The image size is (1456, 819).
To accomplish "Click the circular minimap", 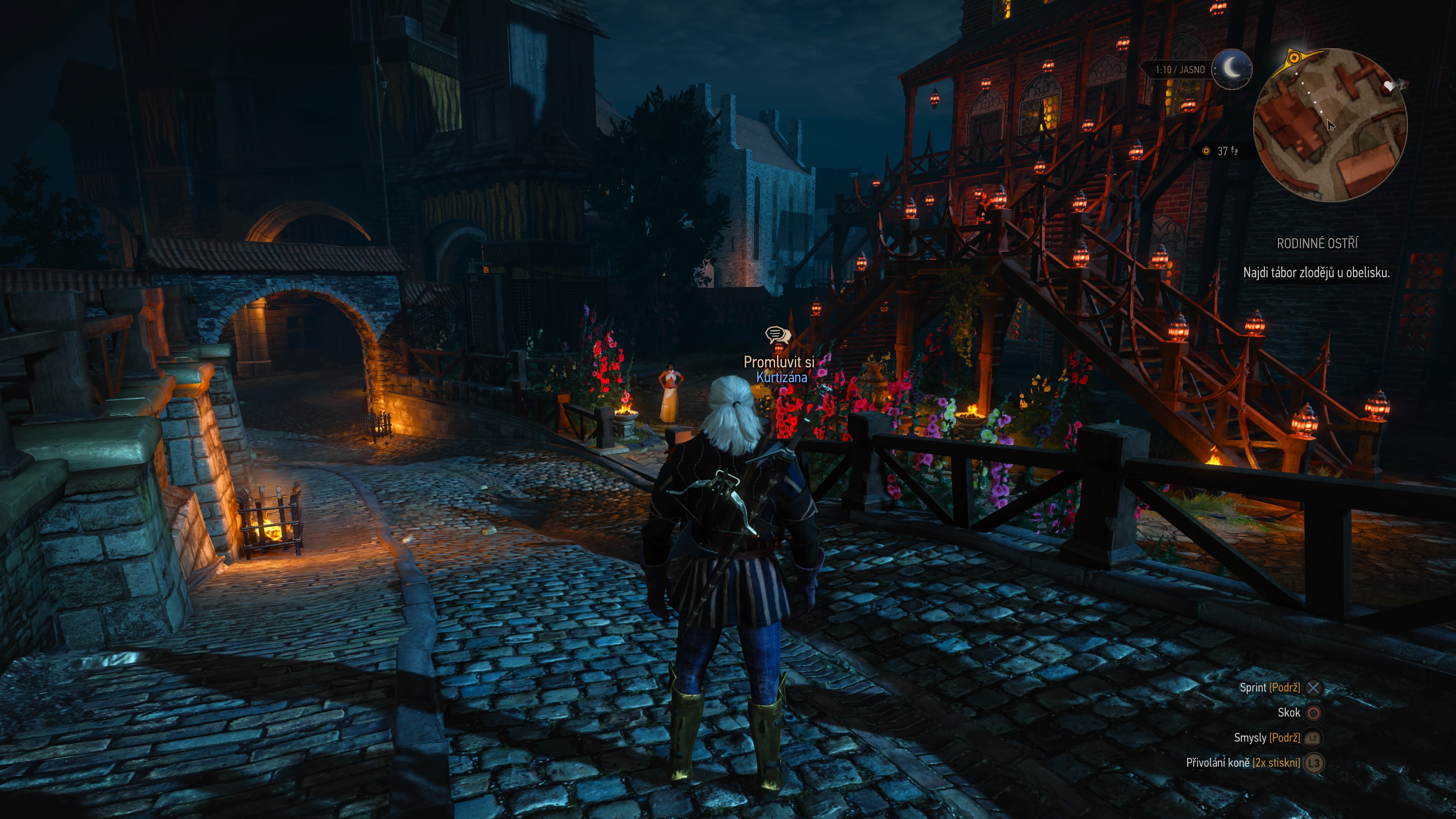I will point(1330,126).
